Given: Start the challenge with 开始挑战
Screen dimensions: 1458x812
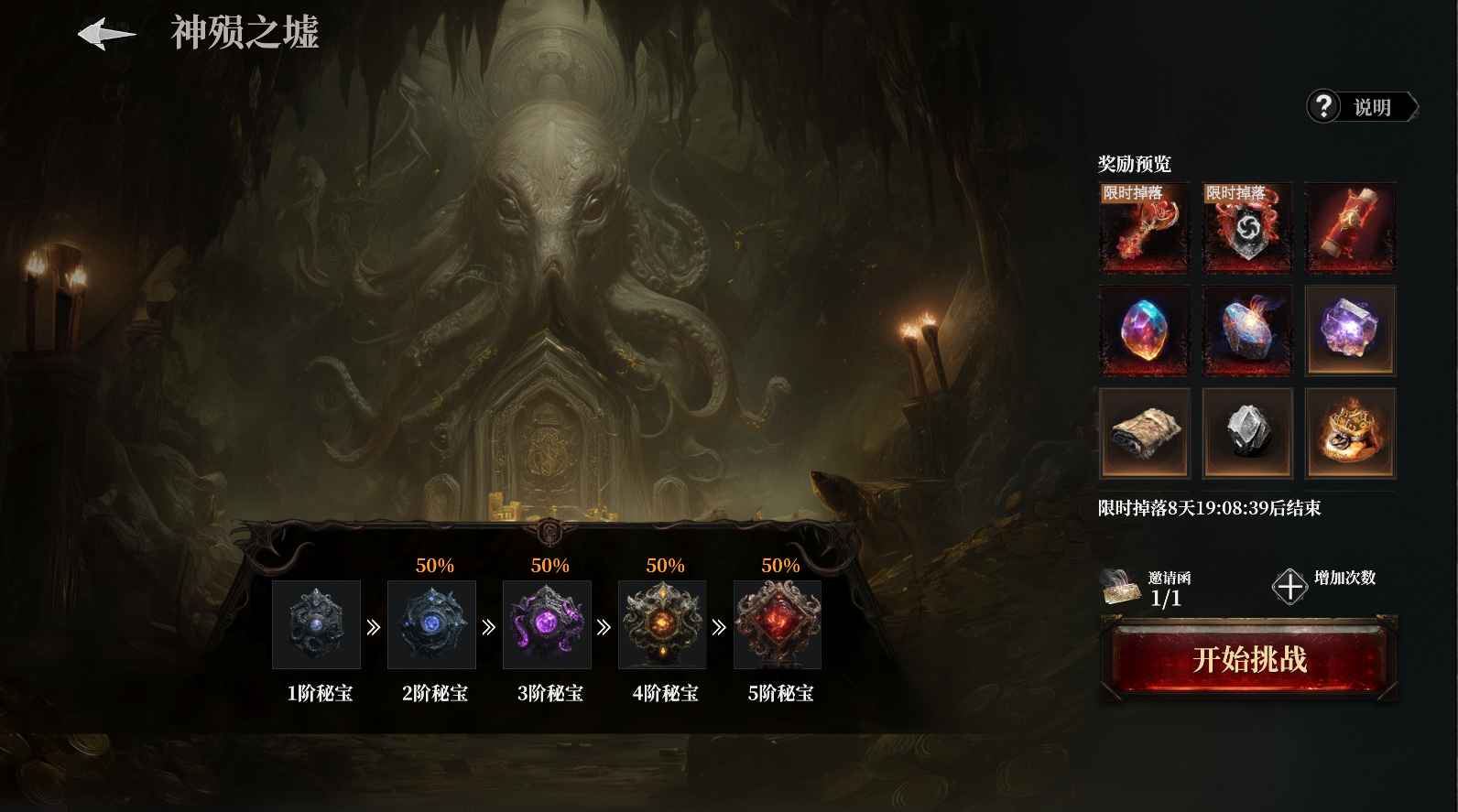Looking at the screenshot, I should tap(1249, 659).
